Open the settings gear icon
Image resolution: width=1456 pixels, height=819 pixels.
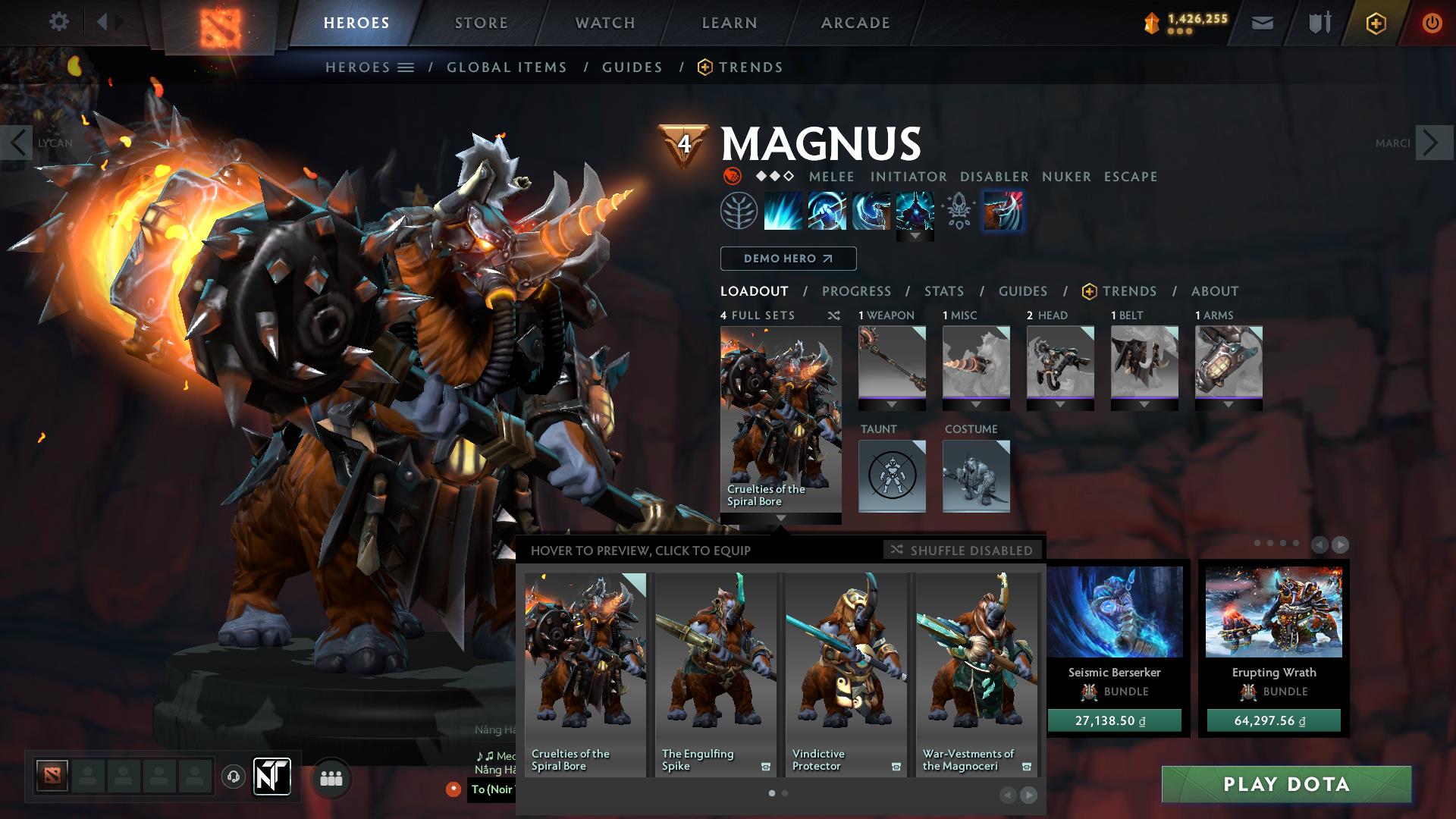coord(59,22)
